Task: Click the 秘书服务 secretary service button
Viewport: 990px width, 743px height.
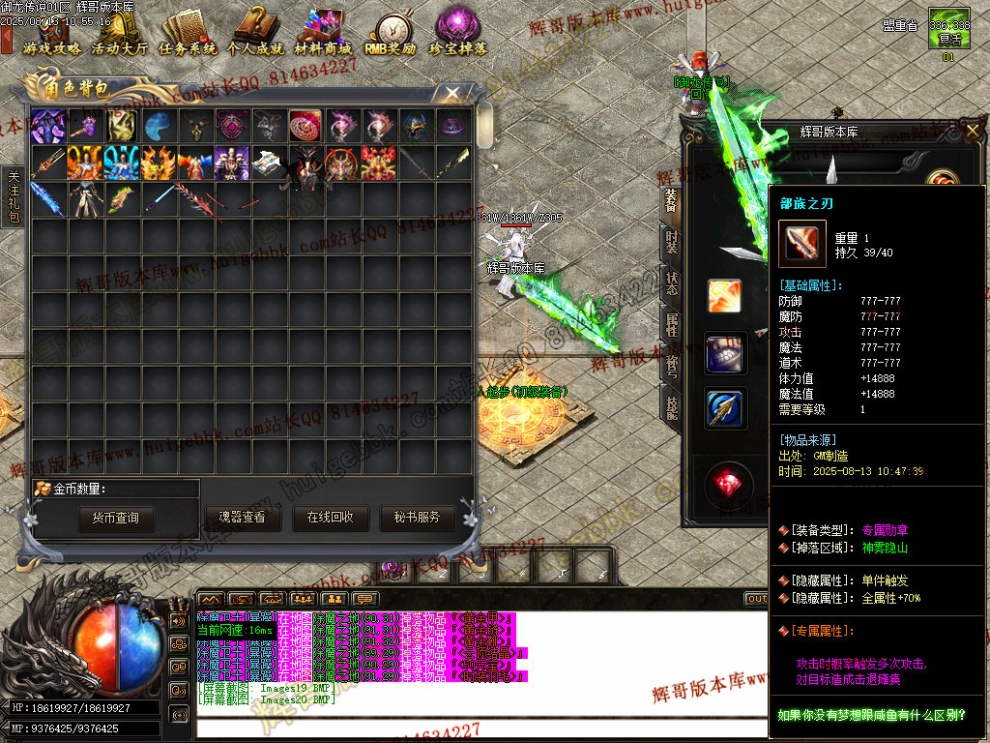Action: pyautogui.click(x=417, y=518)
